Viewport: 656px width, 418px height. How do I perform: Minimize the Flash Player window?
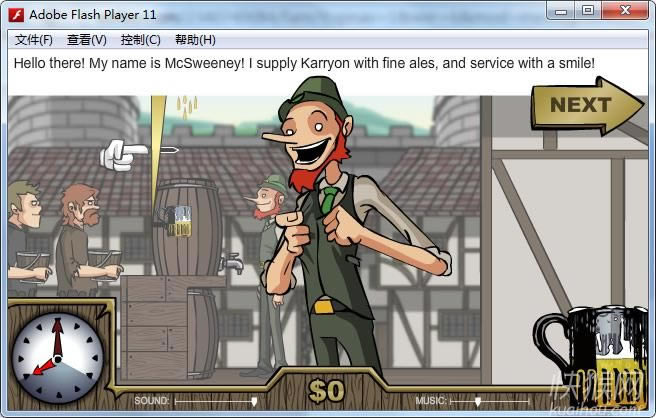coord(562,11)
